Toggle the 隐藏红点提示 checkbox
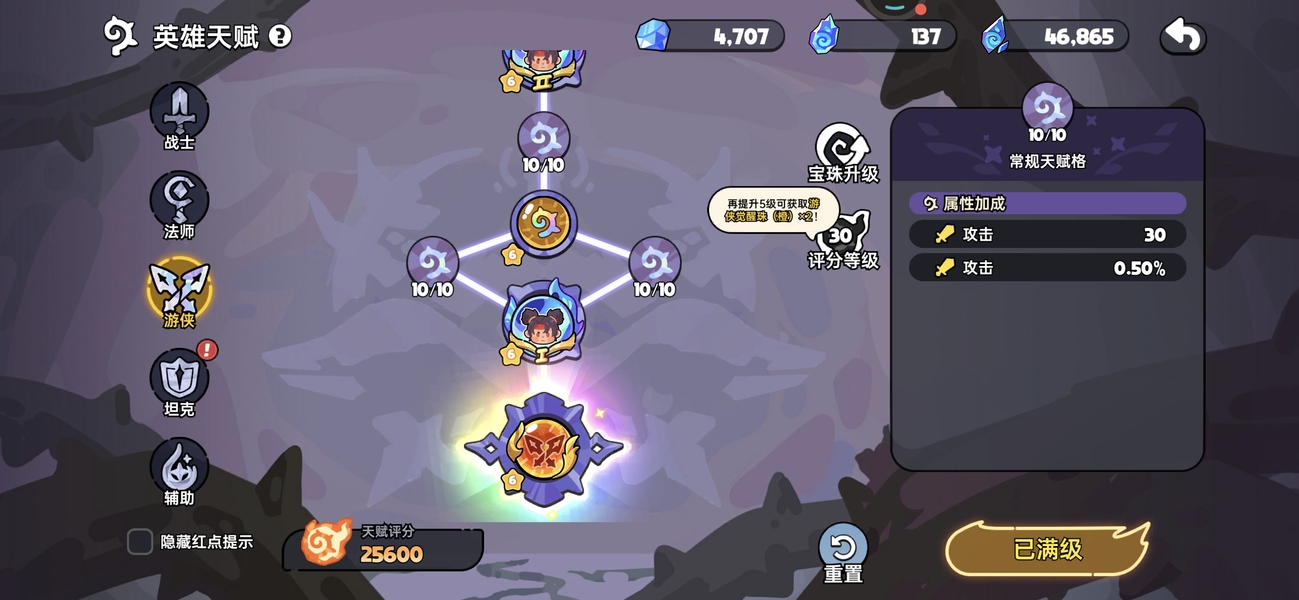Image resolution: width=1299 pixels, height=600 pixels. pos(140,542)
